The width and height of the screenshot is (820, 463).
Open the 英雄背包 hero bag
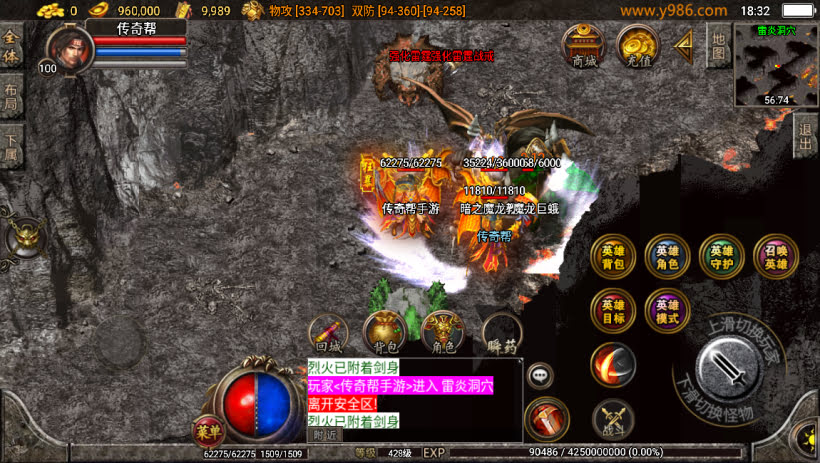tap(613, 257)
